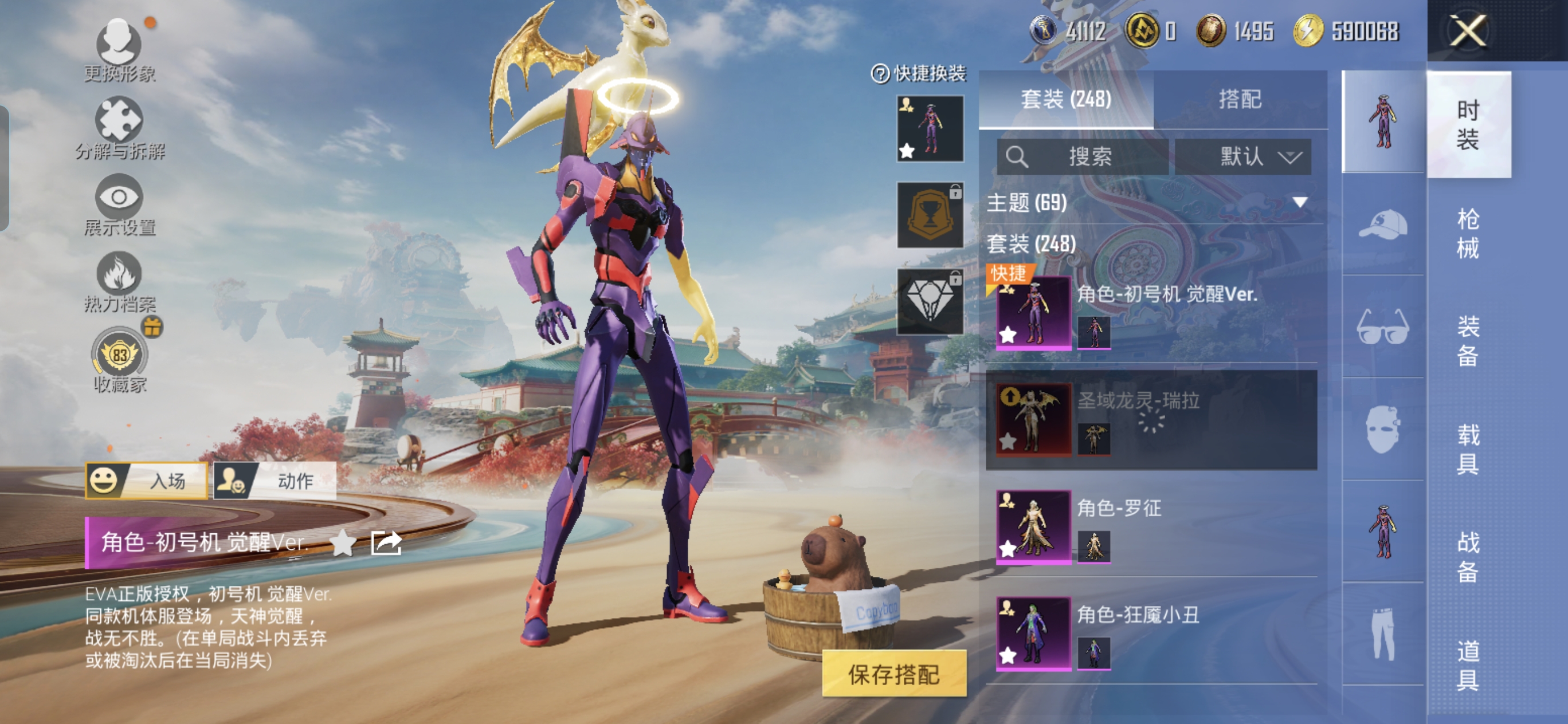Close the wardrobe with the X button
The width and height of the screenshot is (1568, 724).
click(x=1468, y=30)
